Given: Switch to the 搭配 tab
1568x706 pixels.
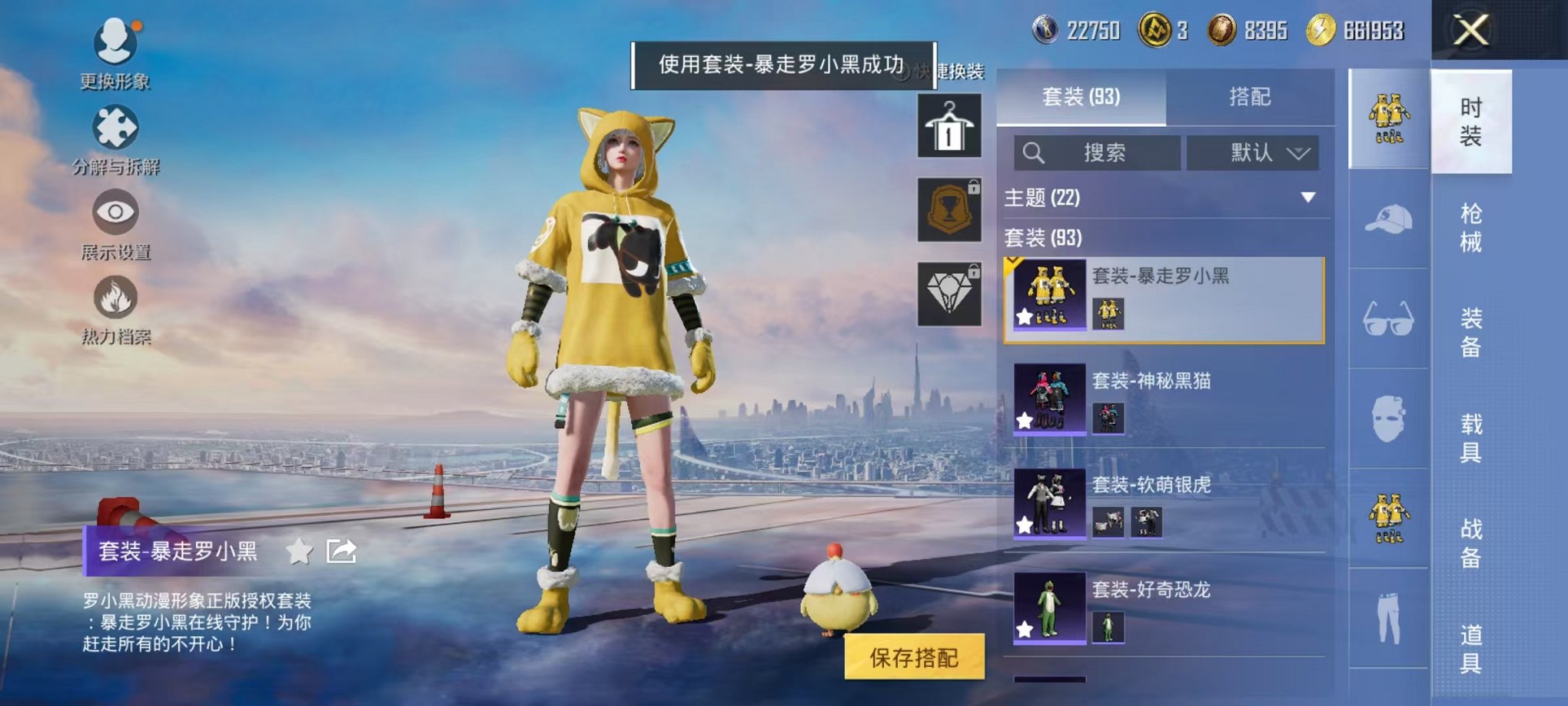Looking at the screenshot, I should [1249, 97].
